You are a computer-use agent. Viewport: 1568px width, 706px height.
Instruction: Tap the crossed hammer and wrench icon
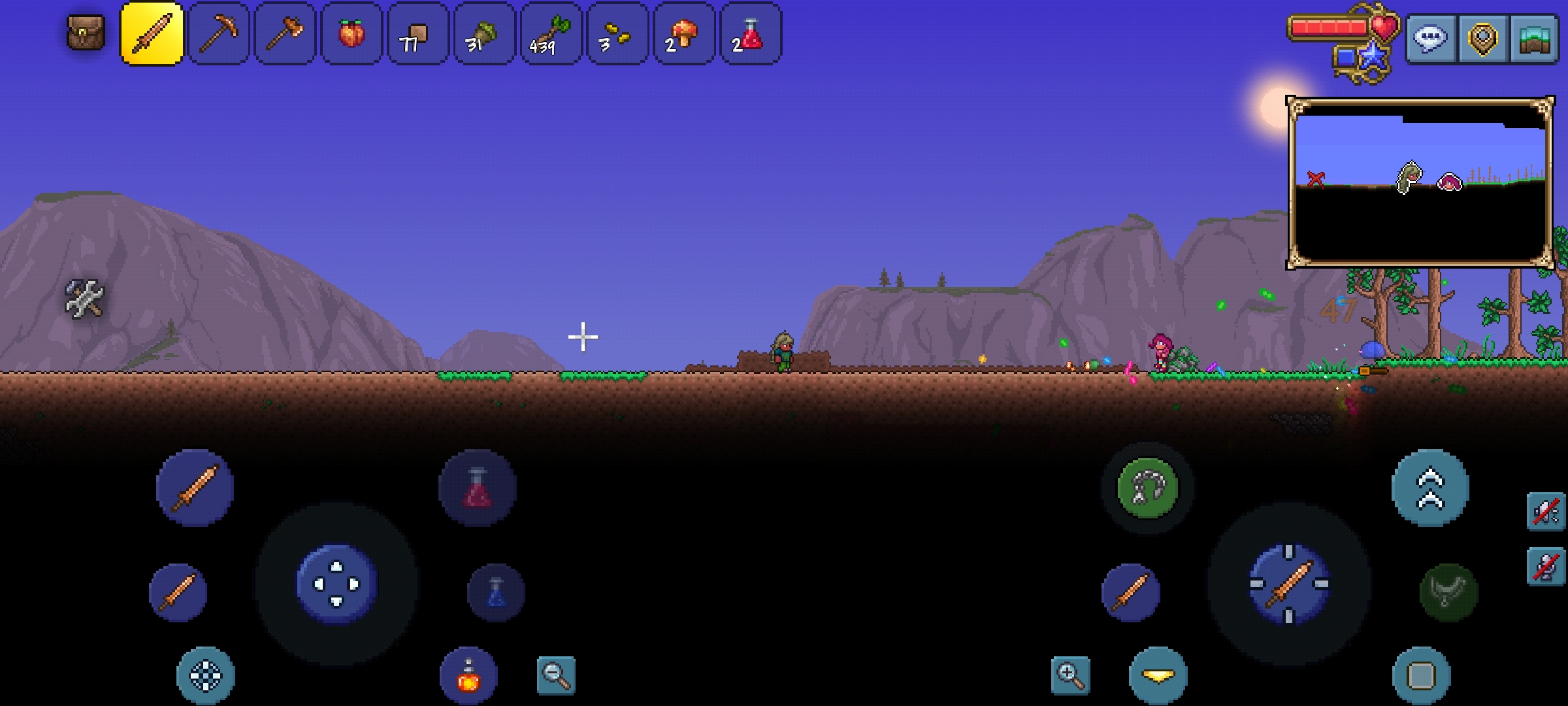84,299
